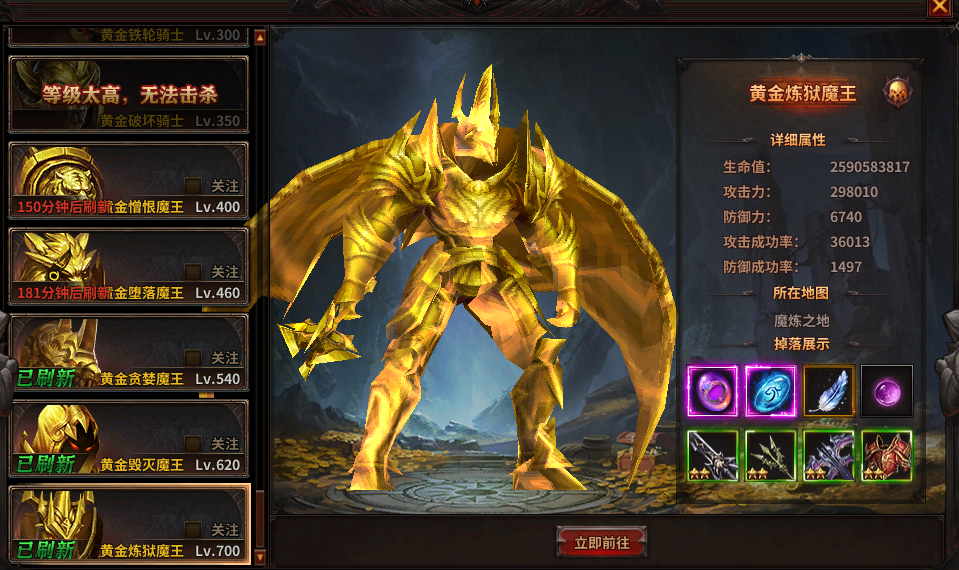Toggle 关注 follow checkbox for 黄金憎恨魔王

(193, 185)
